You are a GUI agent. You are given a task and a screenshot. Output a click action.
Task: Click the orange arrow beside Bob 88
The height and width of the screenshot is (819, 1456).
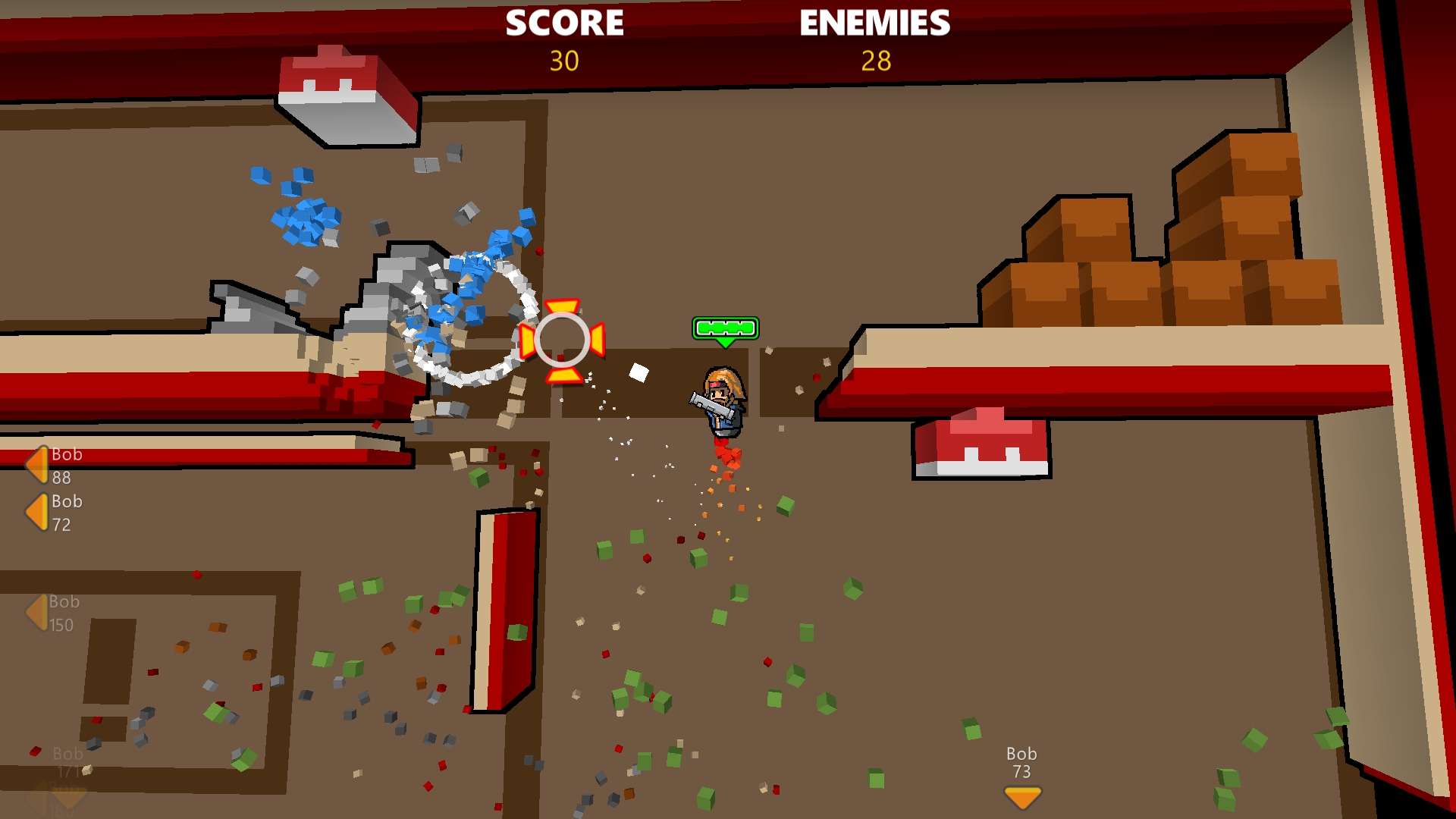tap(36, 463)
